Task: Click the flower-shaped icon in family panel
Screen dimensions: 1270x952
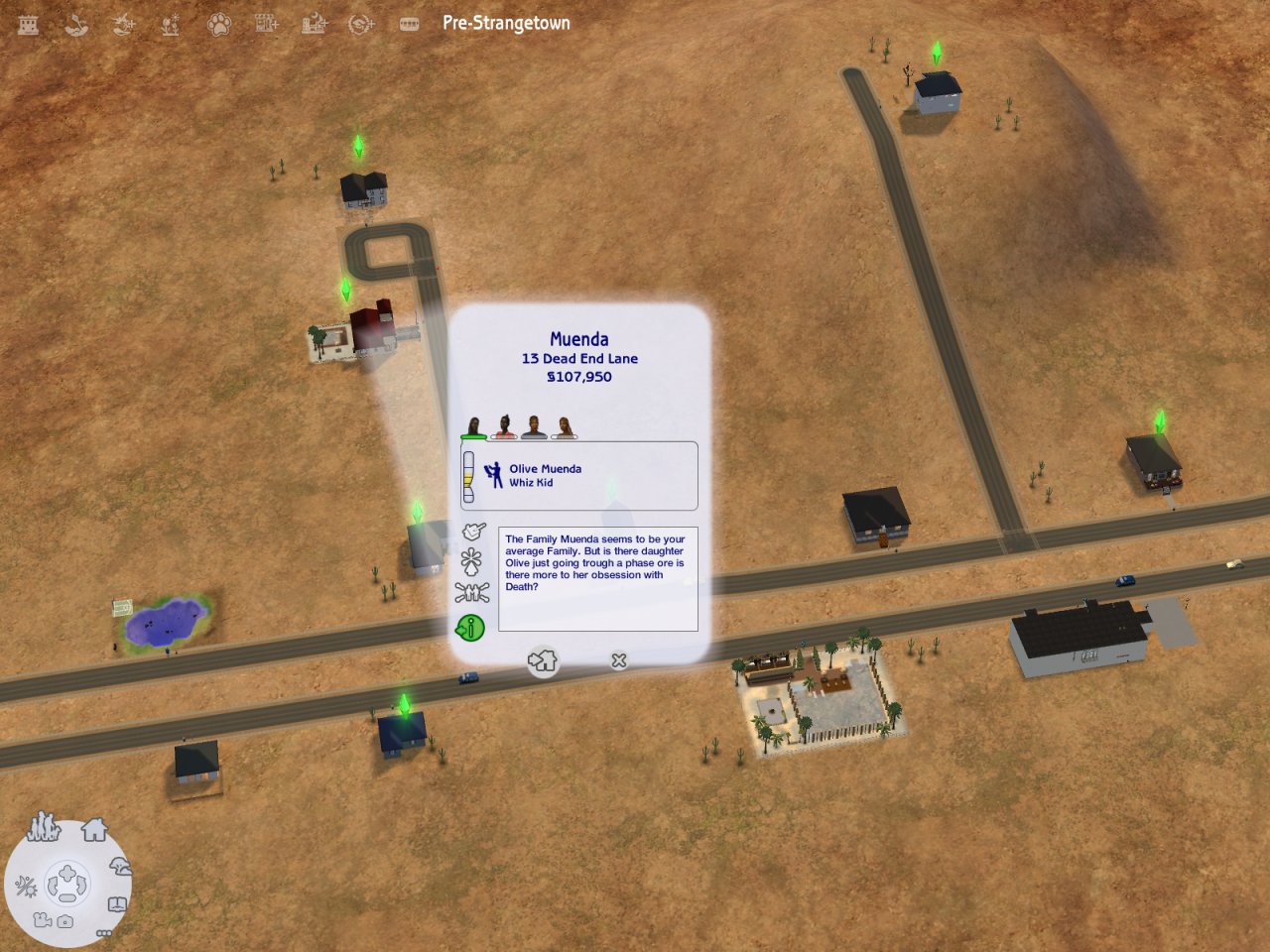Action: coord(471,561)
